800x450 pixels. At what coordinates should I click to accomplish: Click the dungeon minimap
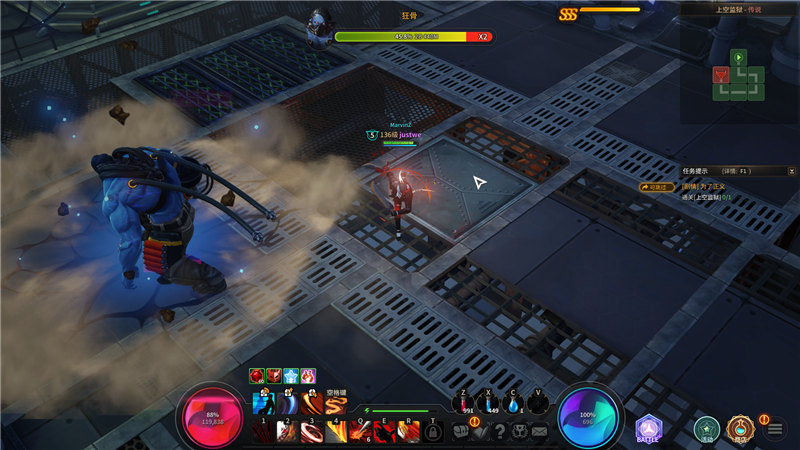click(x=738, y=76)
